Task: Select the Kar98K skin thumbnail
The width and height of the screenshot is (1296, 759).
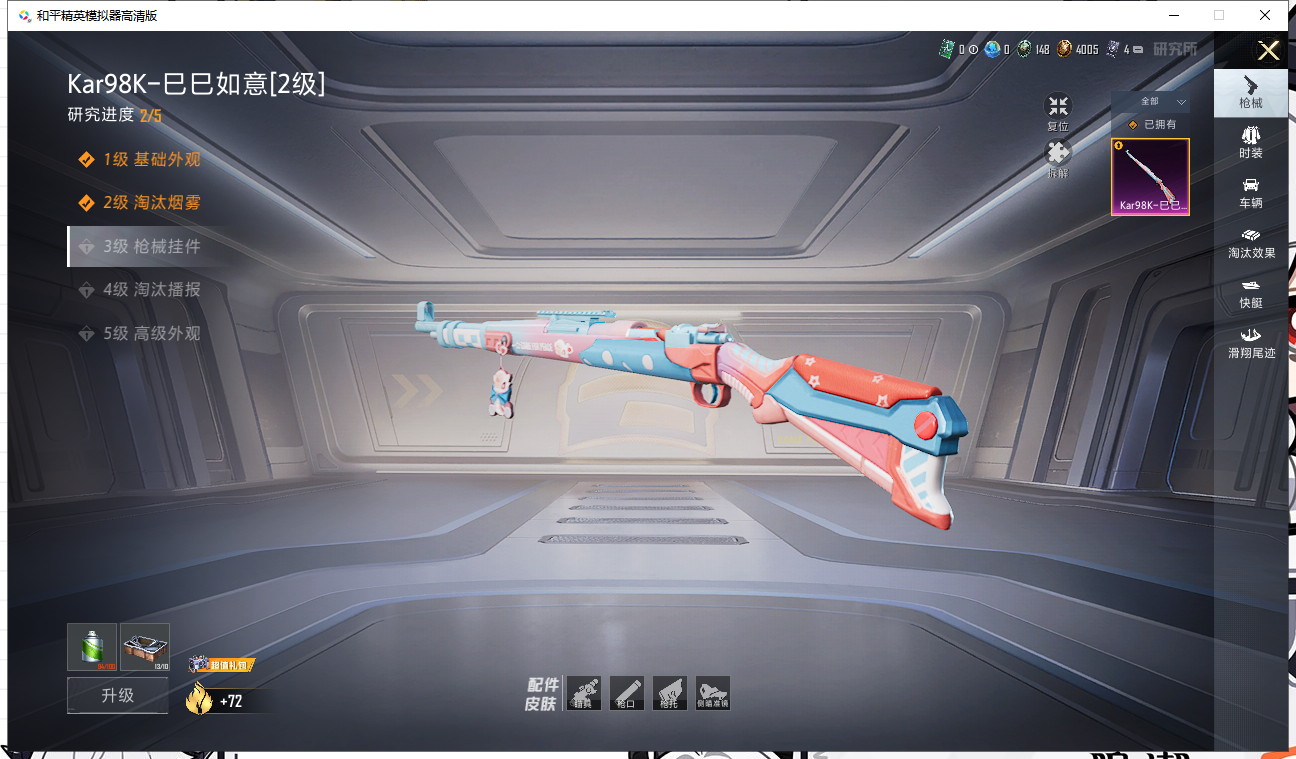Action: click(x=1150, y=177)
